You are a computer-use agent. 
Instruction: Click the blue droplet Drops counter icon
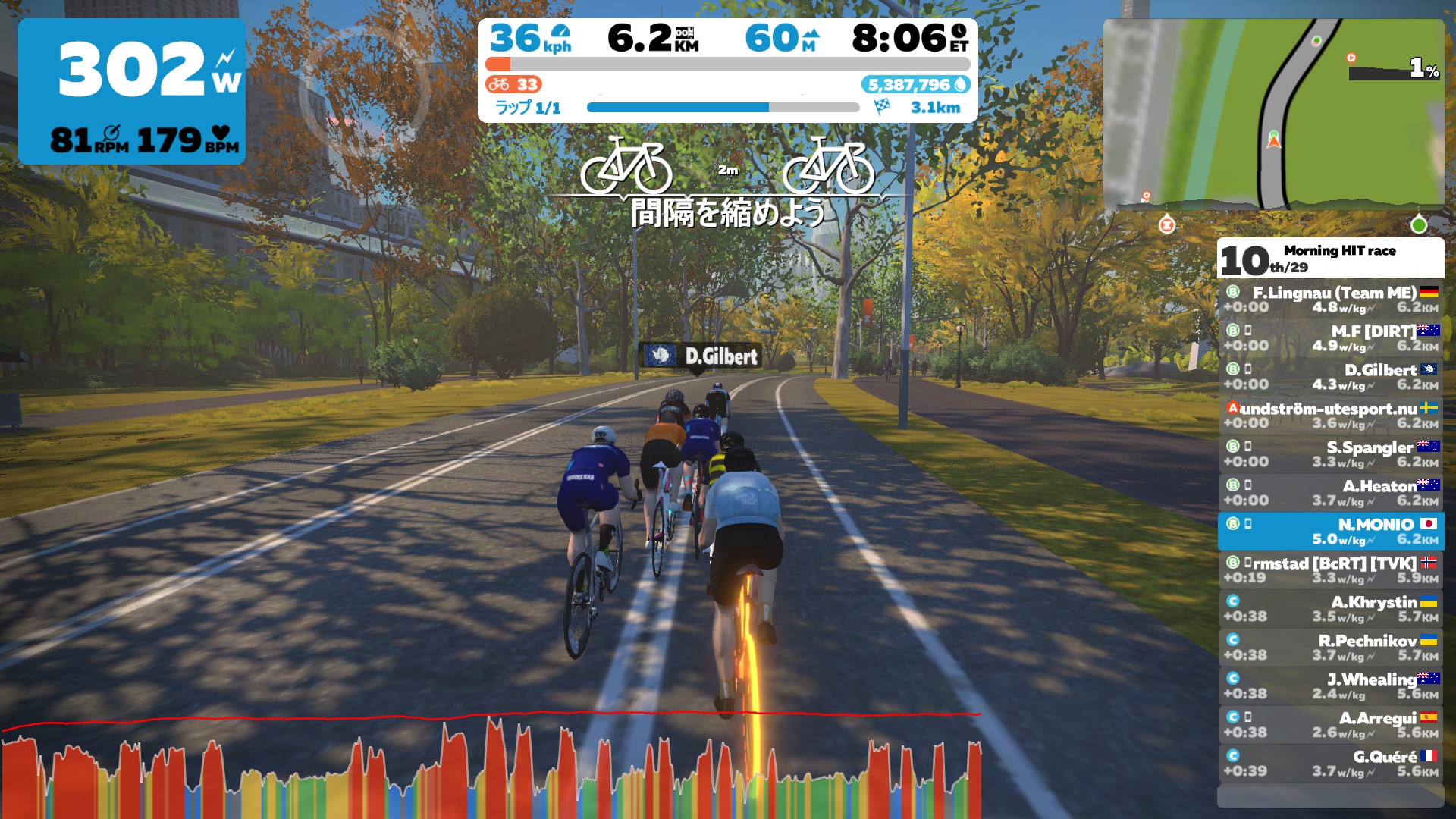[x=959, y=86]
